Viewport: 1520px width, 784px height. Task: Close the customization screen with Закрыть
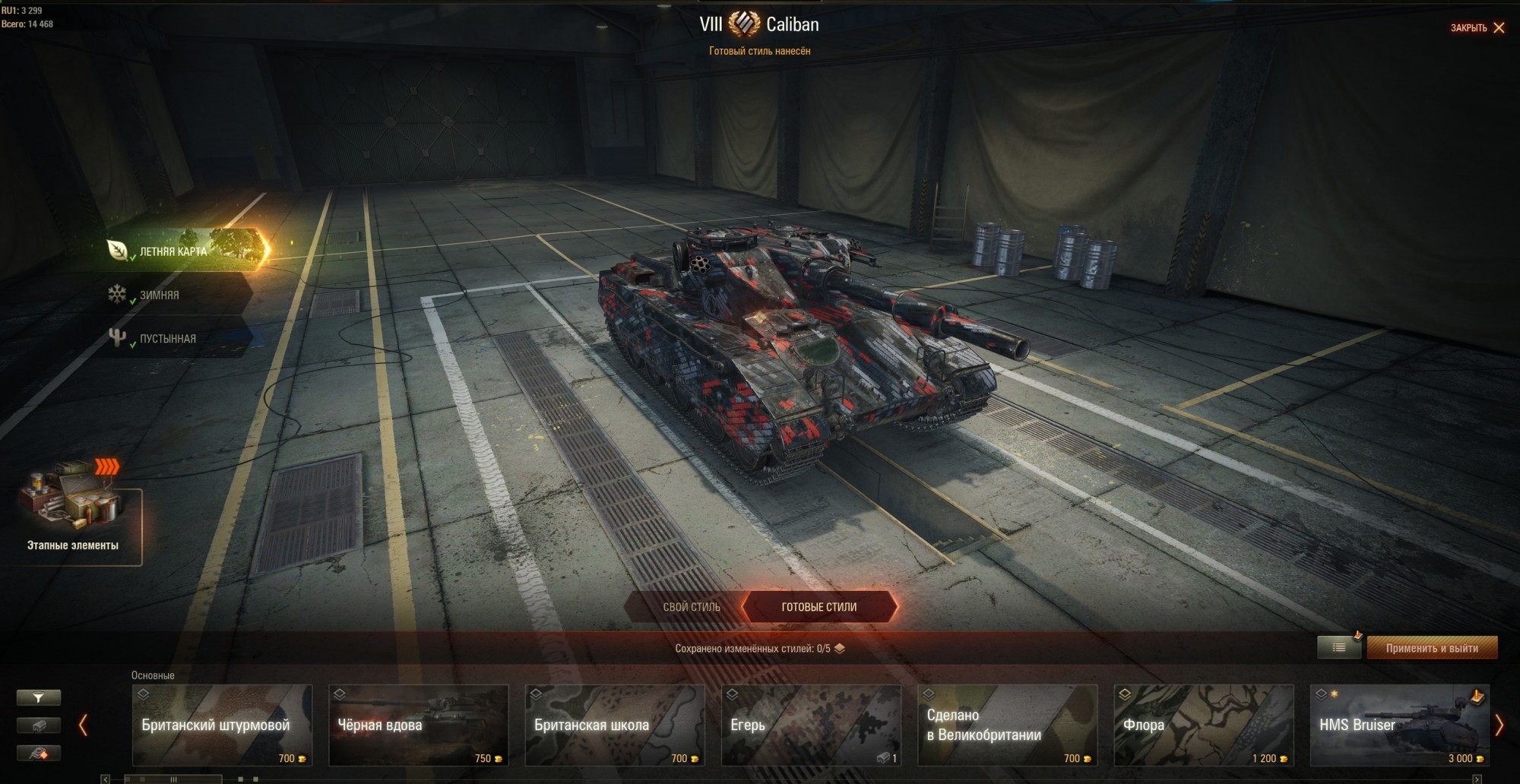tap(1477, 28)
